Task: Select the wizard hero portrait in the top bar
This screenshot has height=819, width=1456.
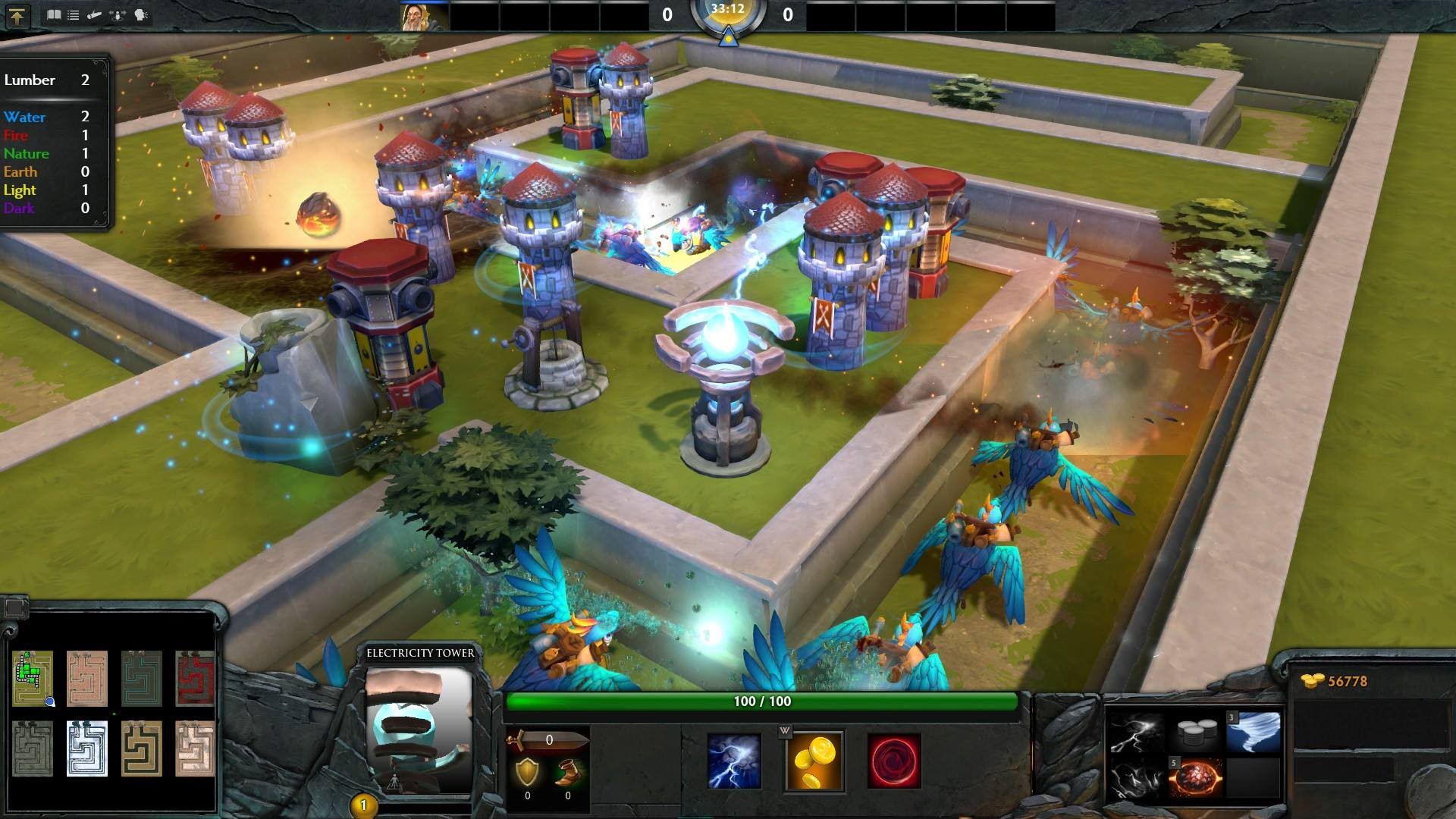Action: click(x=425, y=16)
